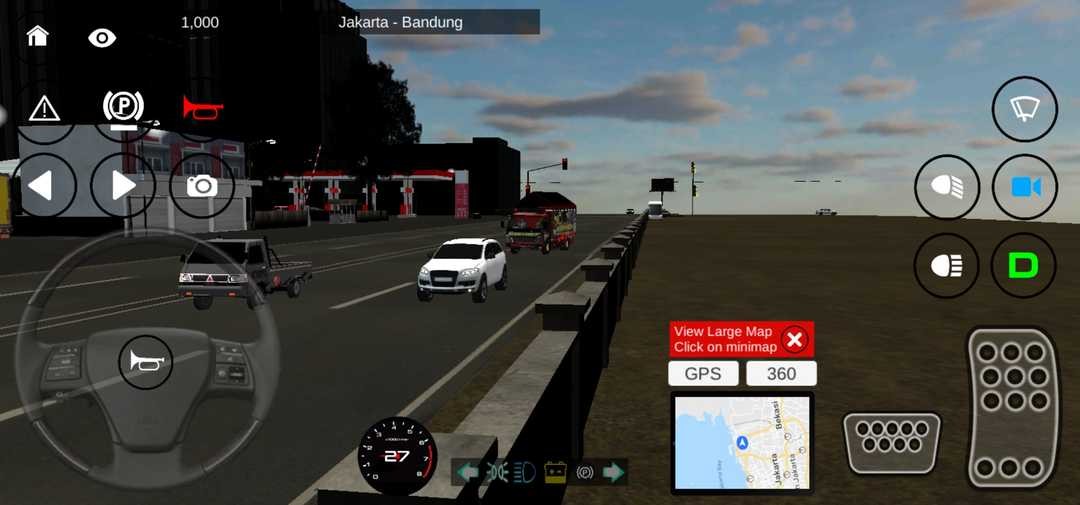This screenshot has width=1080, height=505.
Task: Close the View Large Map tooltip
Action: pyautogui.click(x=795, y=340)
